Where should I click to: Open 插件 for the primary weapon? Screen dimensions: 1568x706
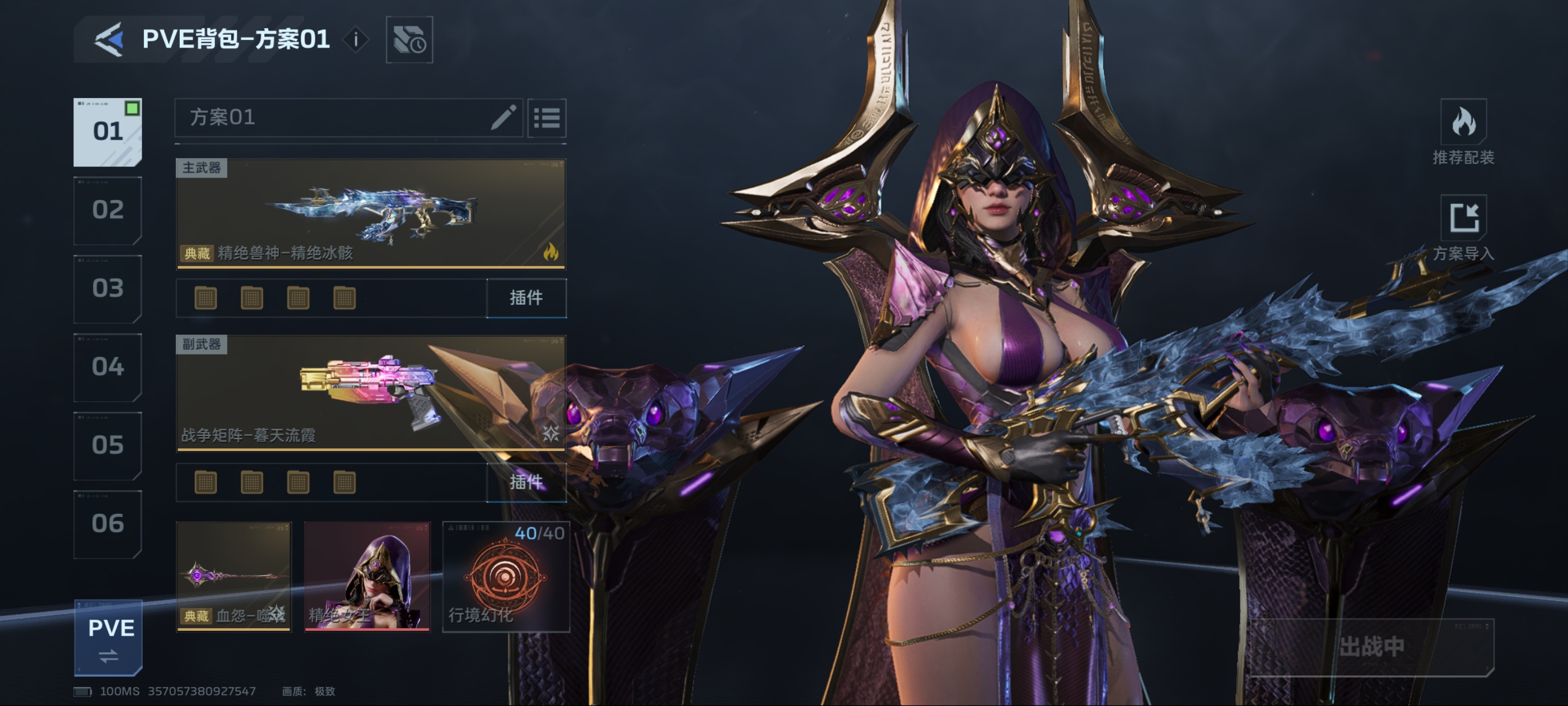[x=526, y=298]
